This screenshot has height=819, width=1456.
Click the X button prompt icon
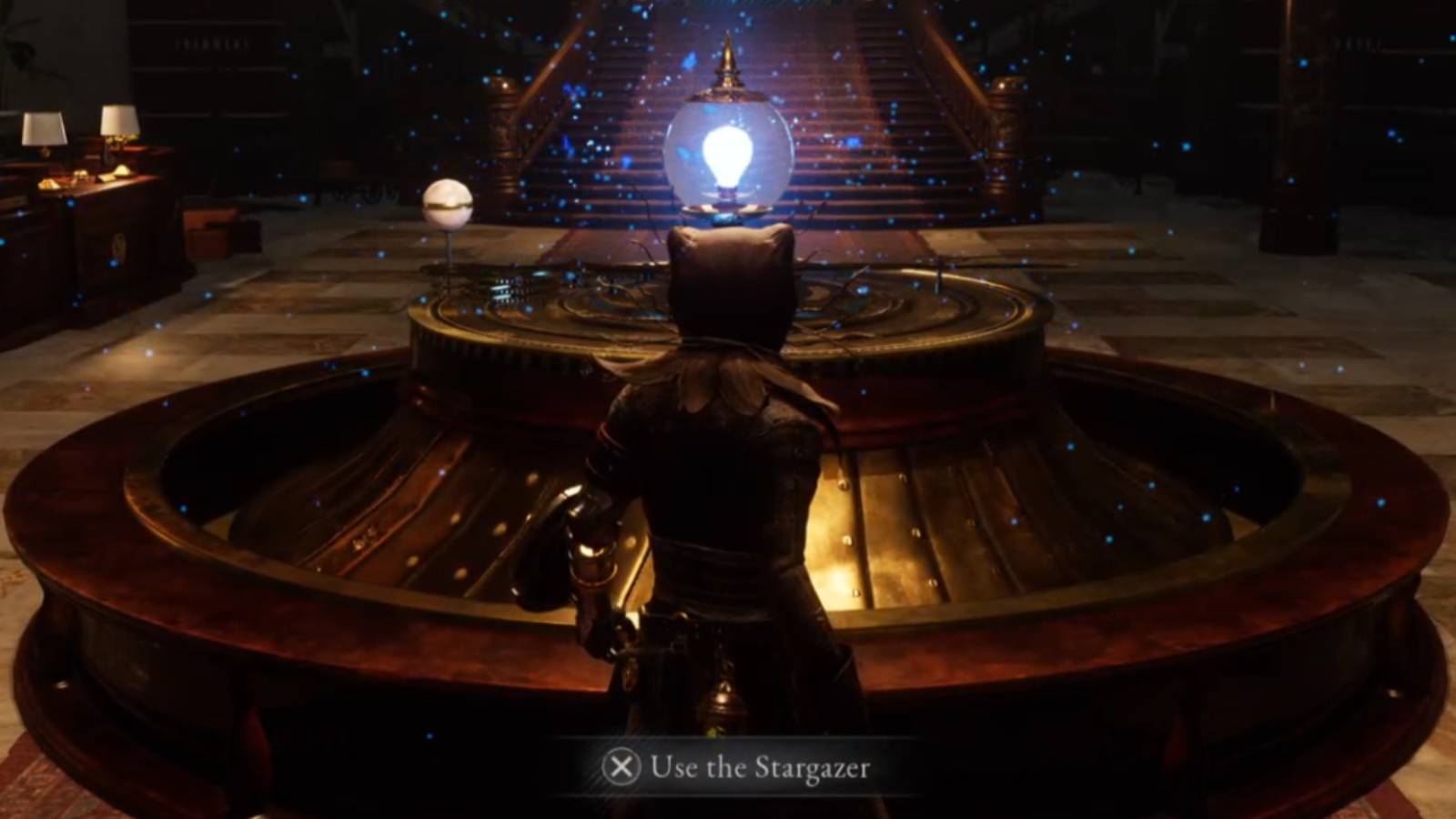tap(623, 767)
